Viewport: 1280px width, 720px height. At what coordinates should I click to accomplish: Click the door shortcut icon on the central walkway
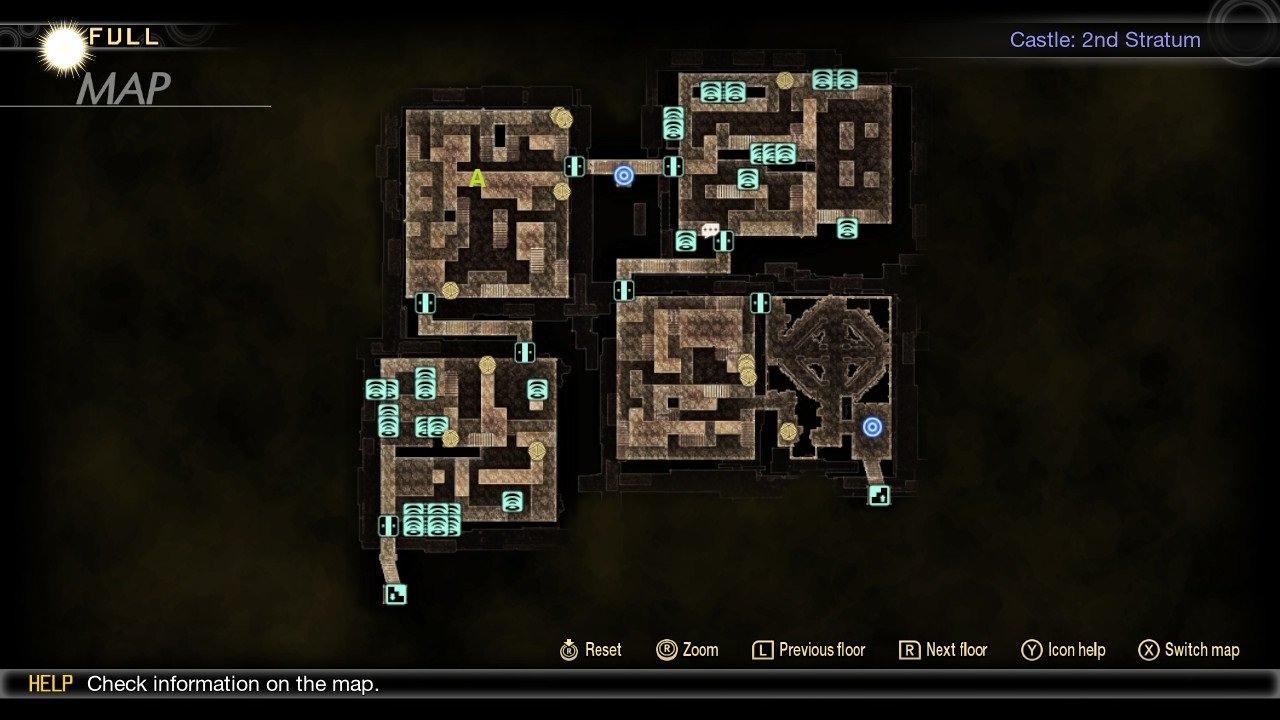pos(575,168)
